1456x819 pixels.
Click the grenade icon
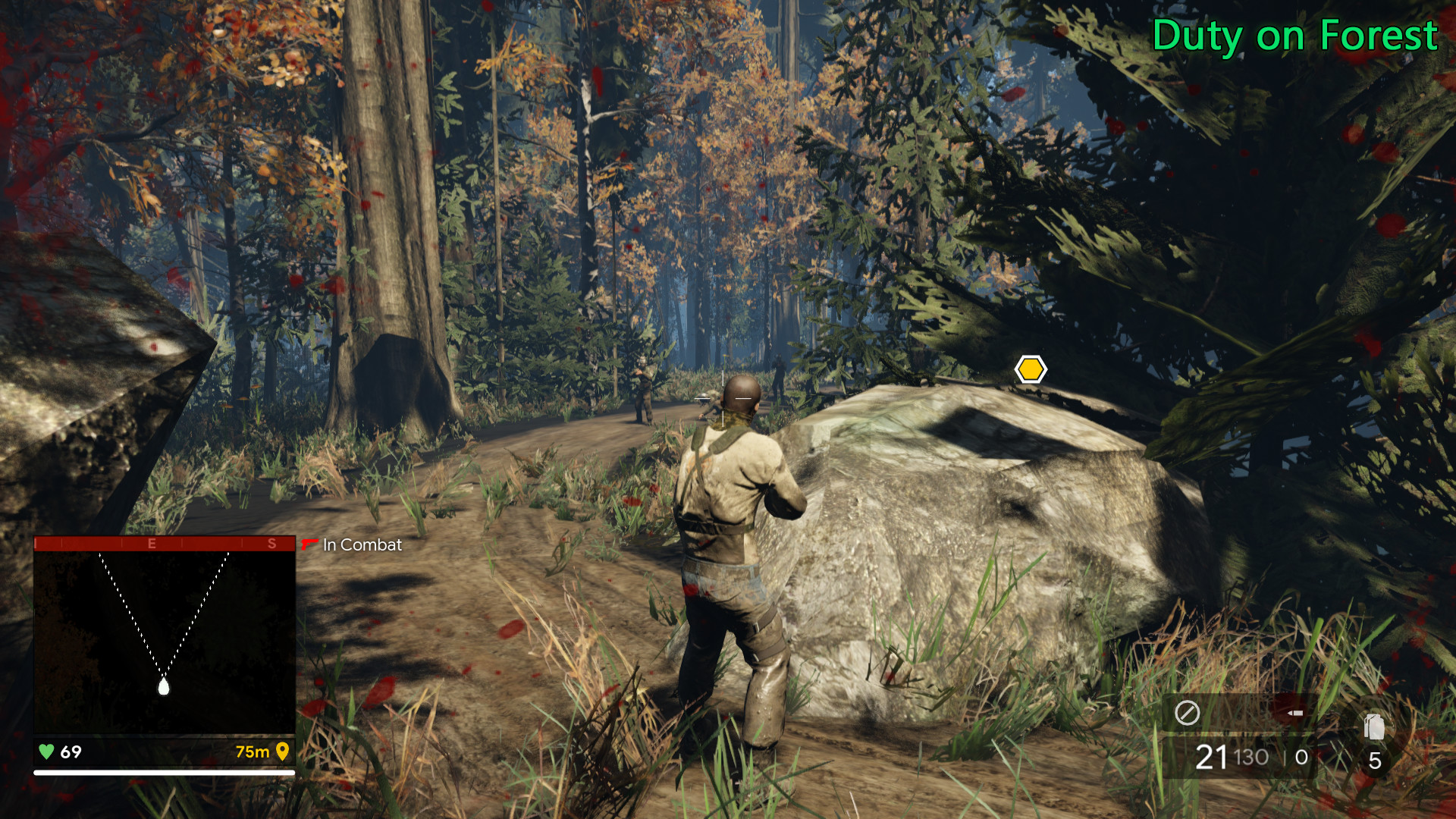pyautogui.click(x=1374, y=726)
